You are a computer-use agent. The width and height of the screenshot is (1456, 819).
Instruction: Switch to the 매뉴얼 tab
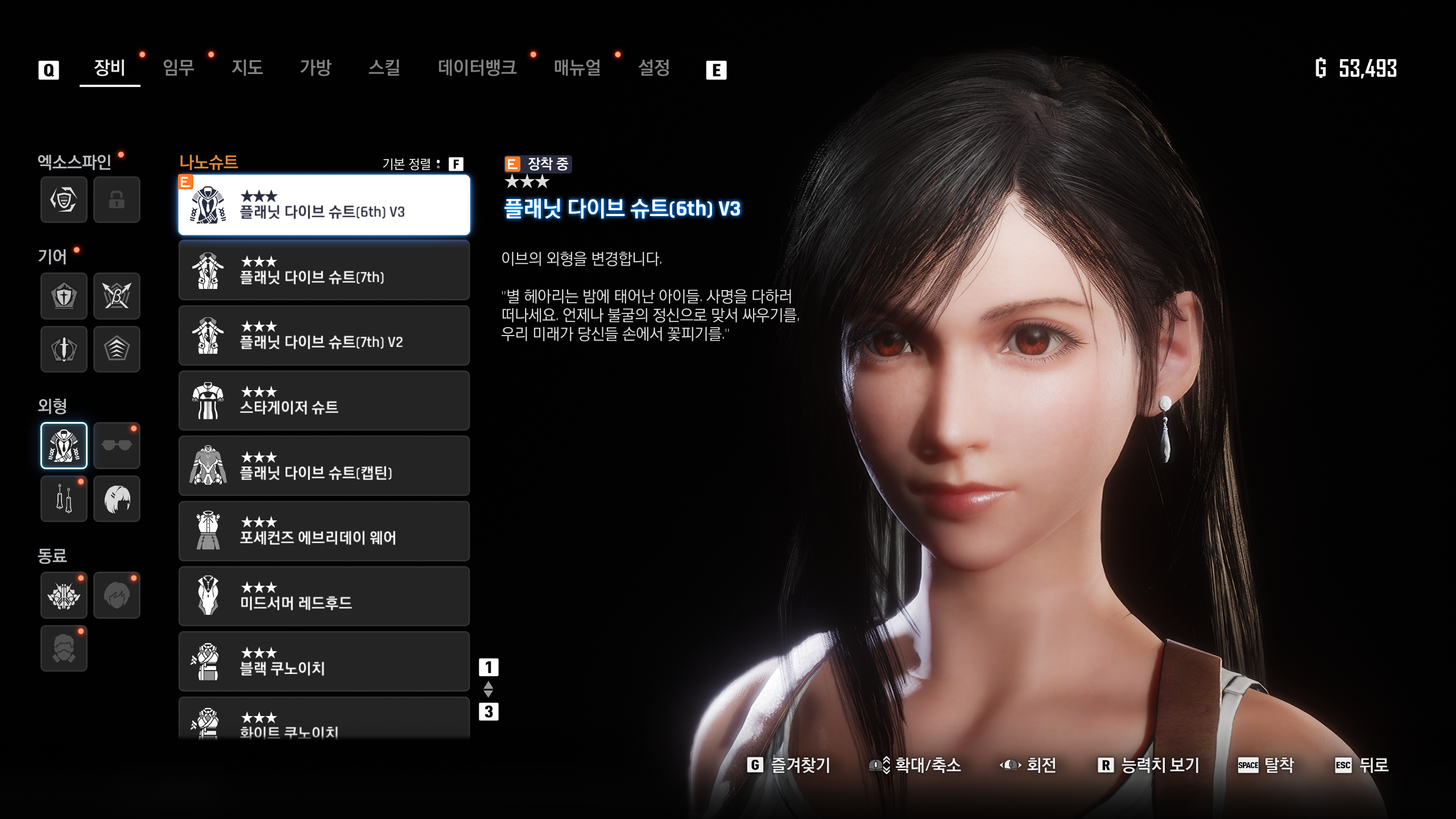click(577, 68)
